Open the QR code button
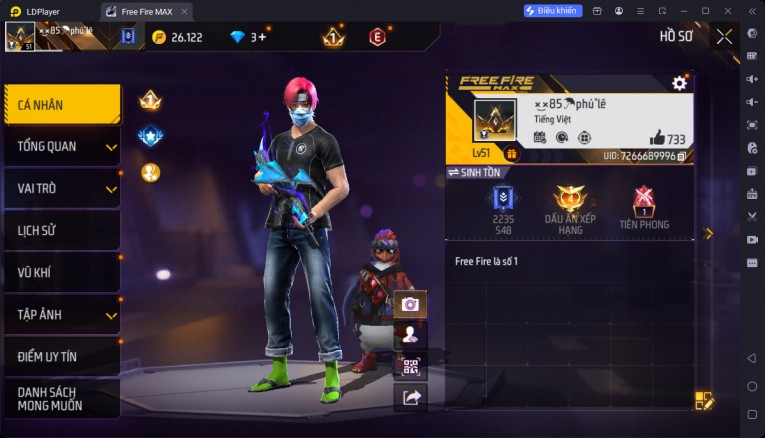The width and height of the screenshot is (765, 438). click(x=410, y=366)
